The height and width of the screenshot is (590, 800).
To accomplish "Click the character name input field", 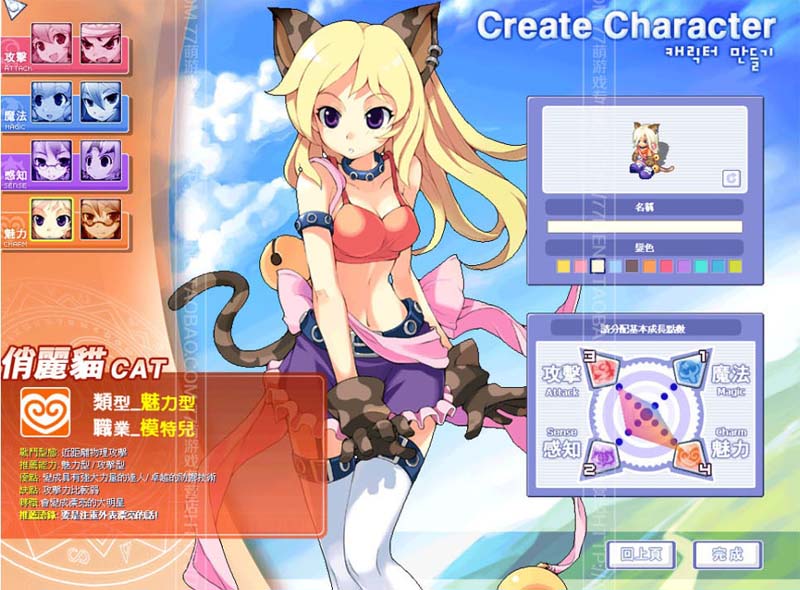I will pos(644,227).
